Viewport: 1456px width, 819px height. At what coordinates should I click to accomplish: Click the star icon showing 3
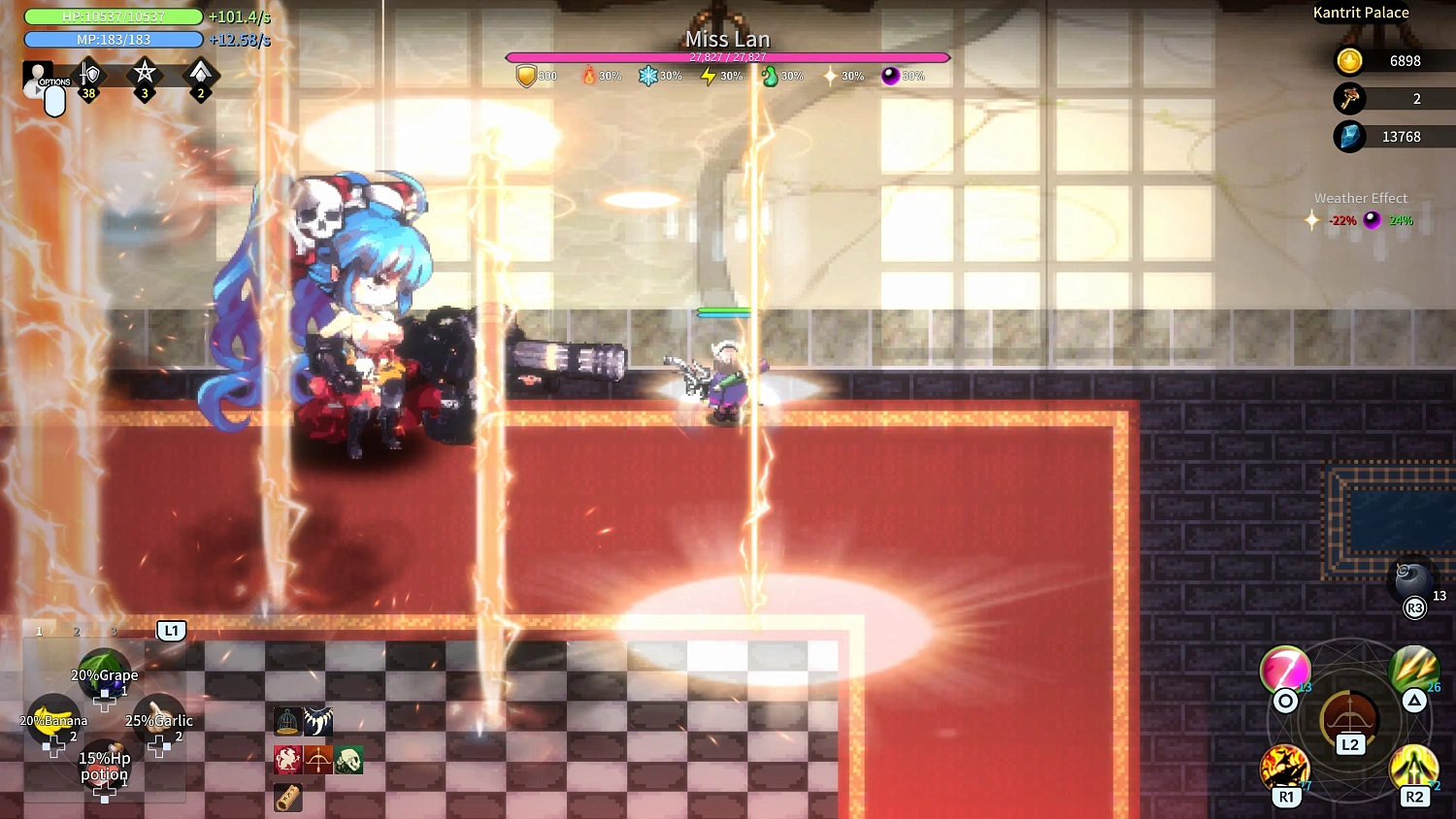pyautogui.click(x=144, y=76)
